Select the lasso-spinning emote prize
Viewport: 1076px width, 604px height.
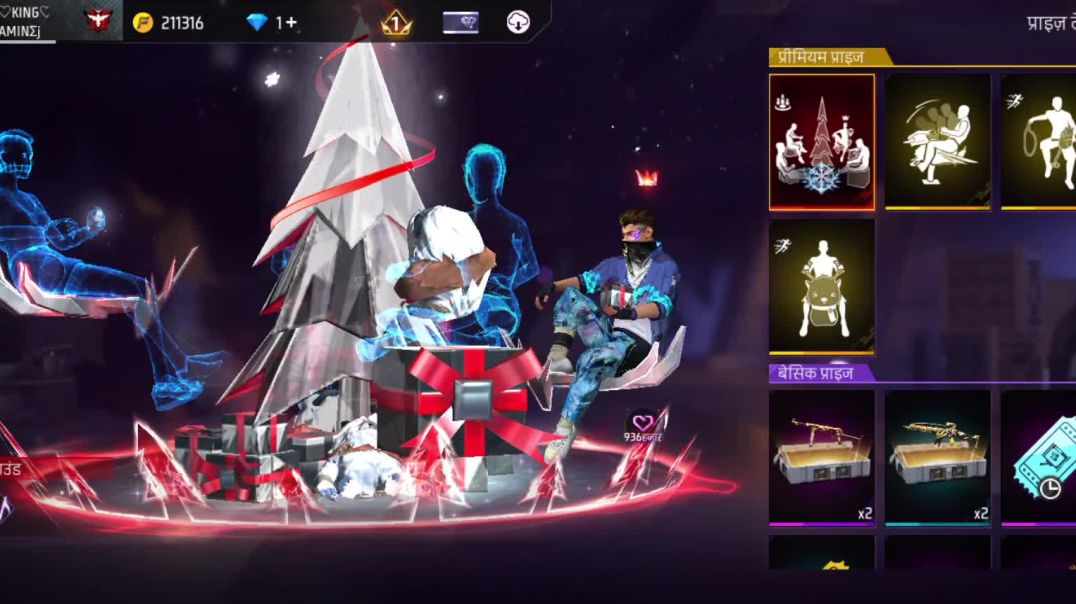pos(1040,141)
